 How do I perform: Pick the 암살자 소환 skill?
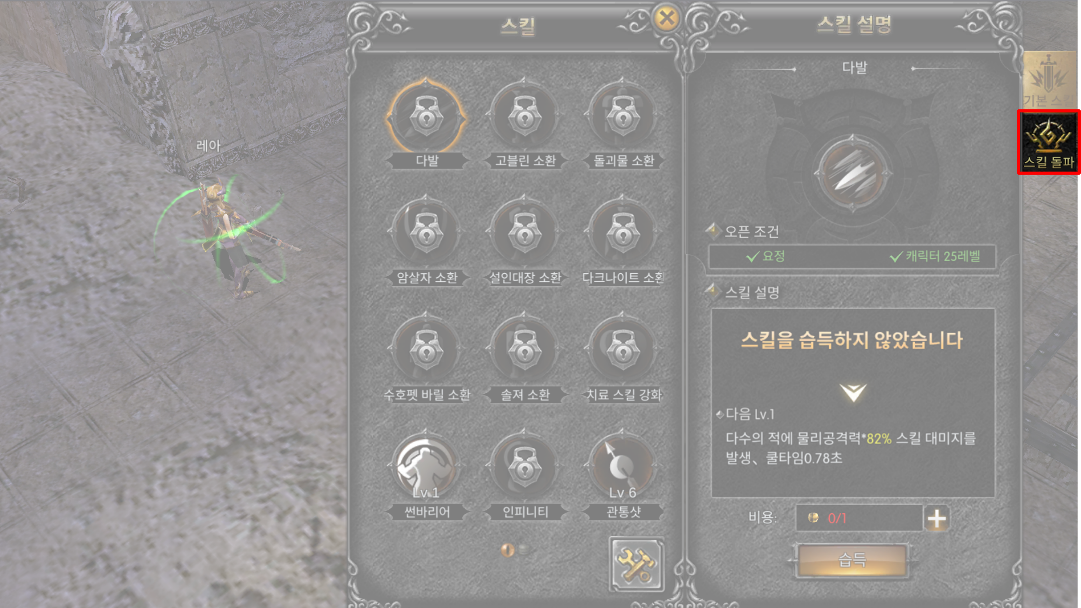pos(427,234)
